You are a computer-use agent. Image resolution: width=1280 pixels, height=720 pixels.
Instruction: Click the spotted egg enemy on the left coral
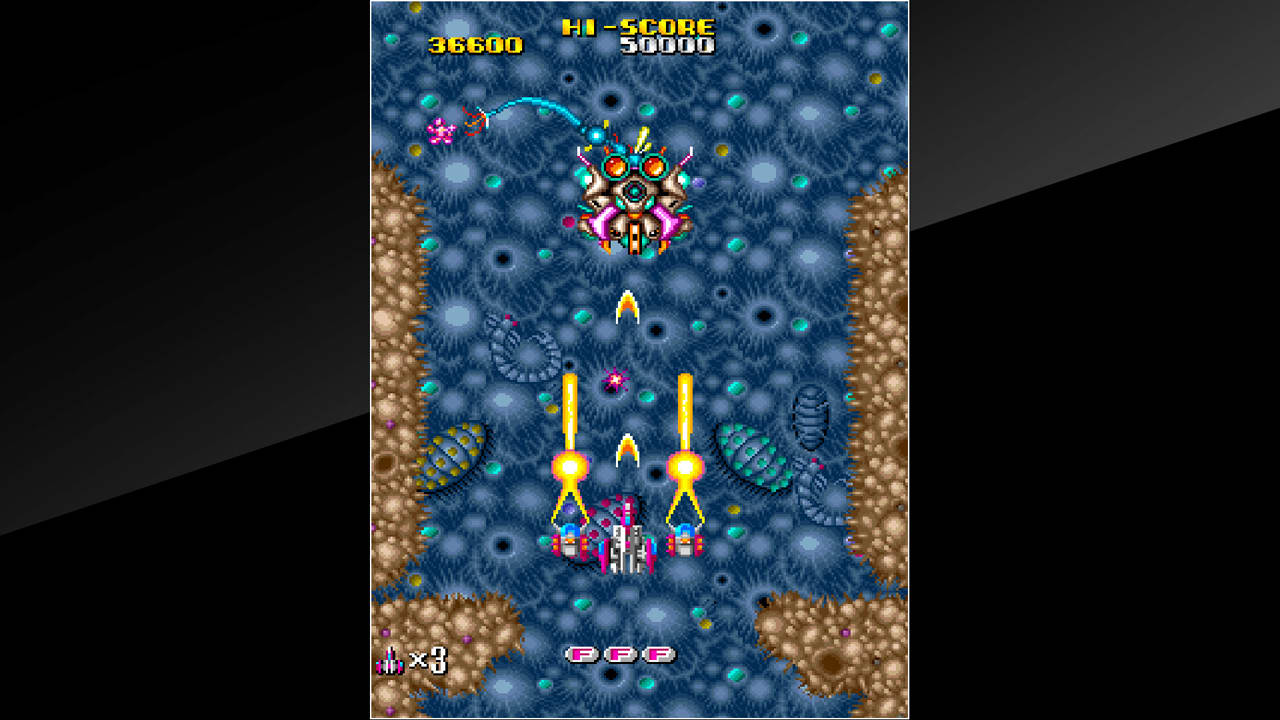[x=448, y=455]
